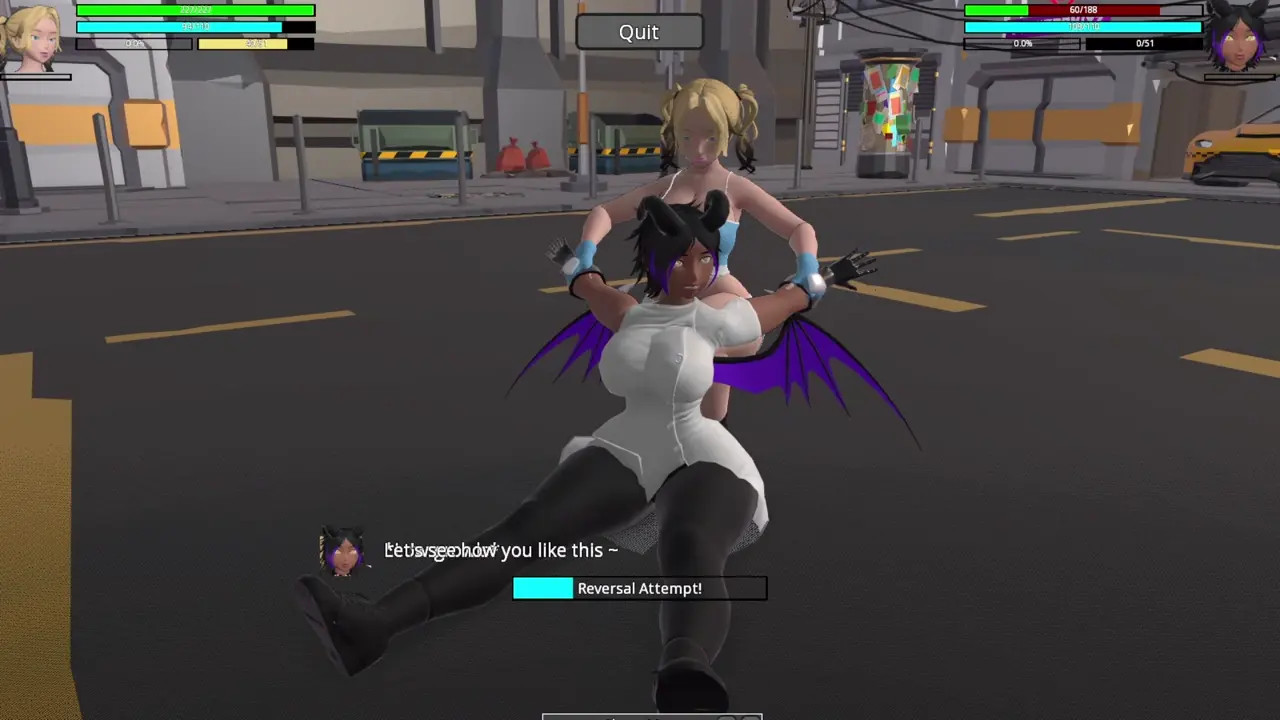Select the dark-haired opponent portrait
The width and height of the screenshot is (1280, 720).
pos(1240,38)
